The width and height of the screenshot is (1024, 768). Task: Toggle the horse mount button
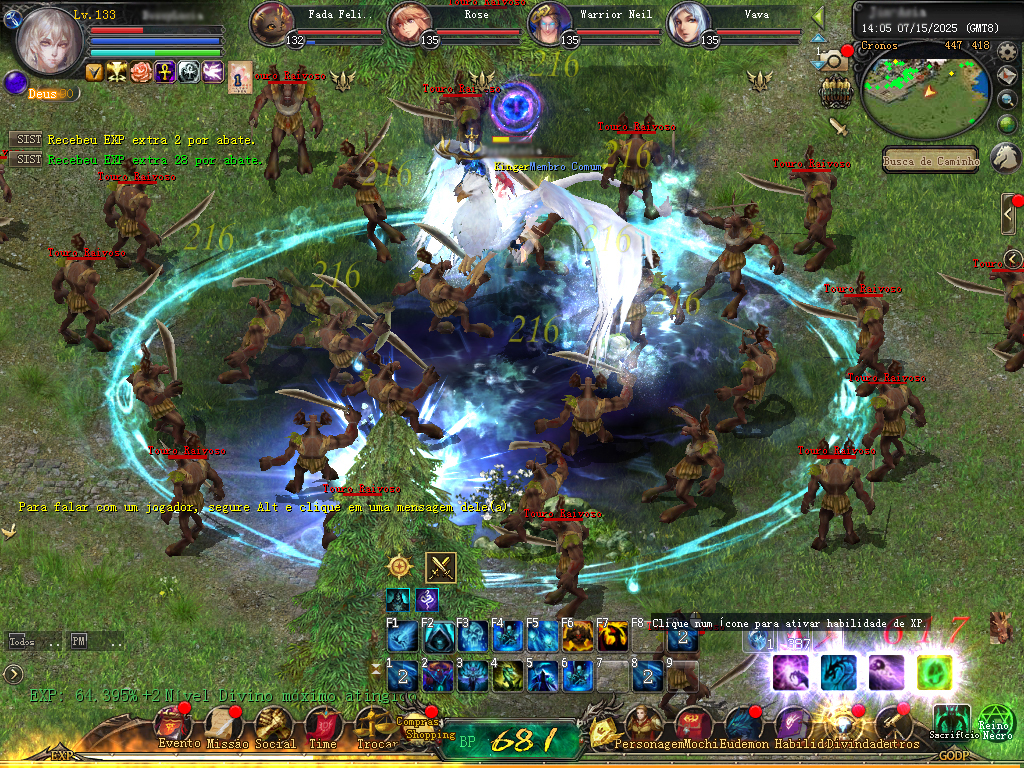click(1006, 157)
